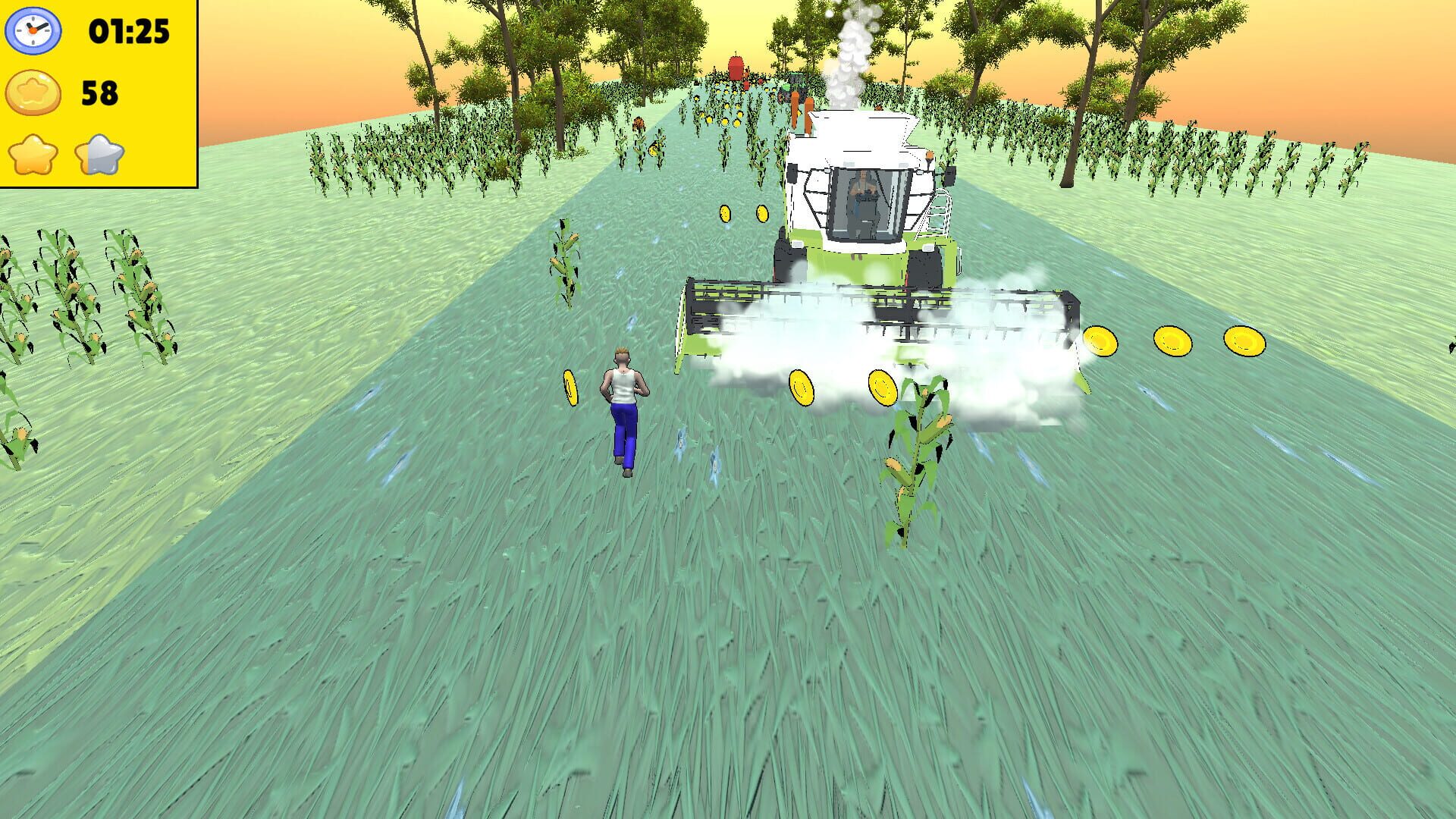
Task: Select the coin counter showing 58
Action: 101,93
